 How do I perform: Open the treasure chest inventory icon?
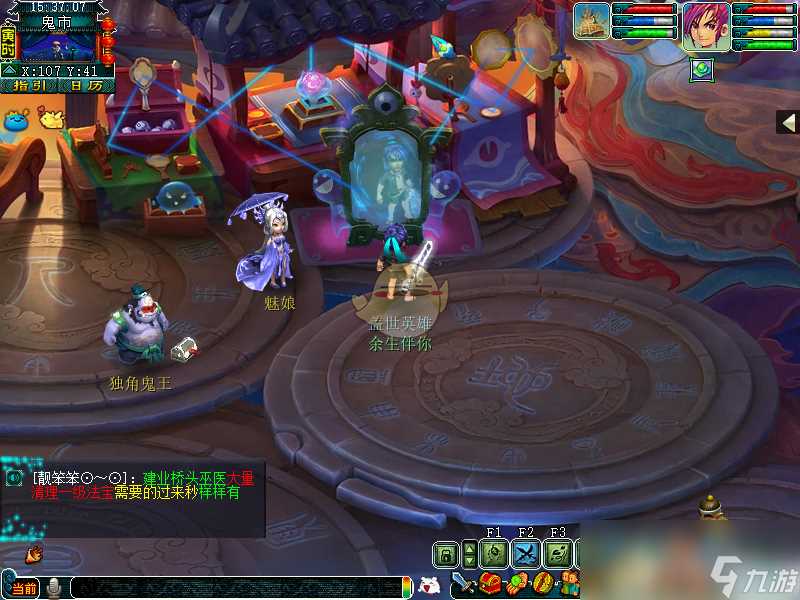[490, 584]
